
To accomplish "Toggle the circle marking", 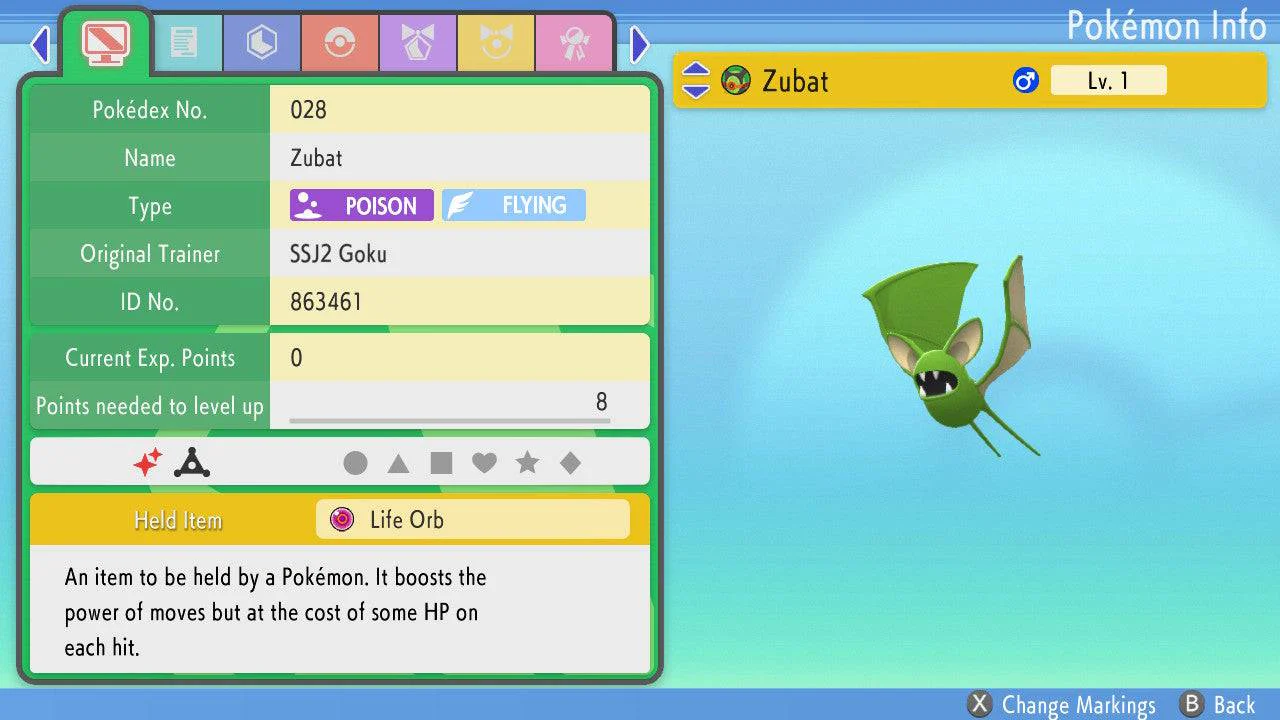I will [355, 463].
